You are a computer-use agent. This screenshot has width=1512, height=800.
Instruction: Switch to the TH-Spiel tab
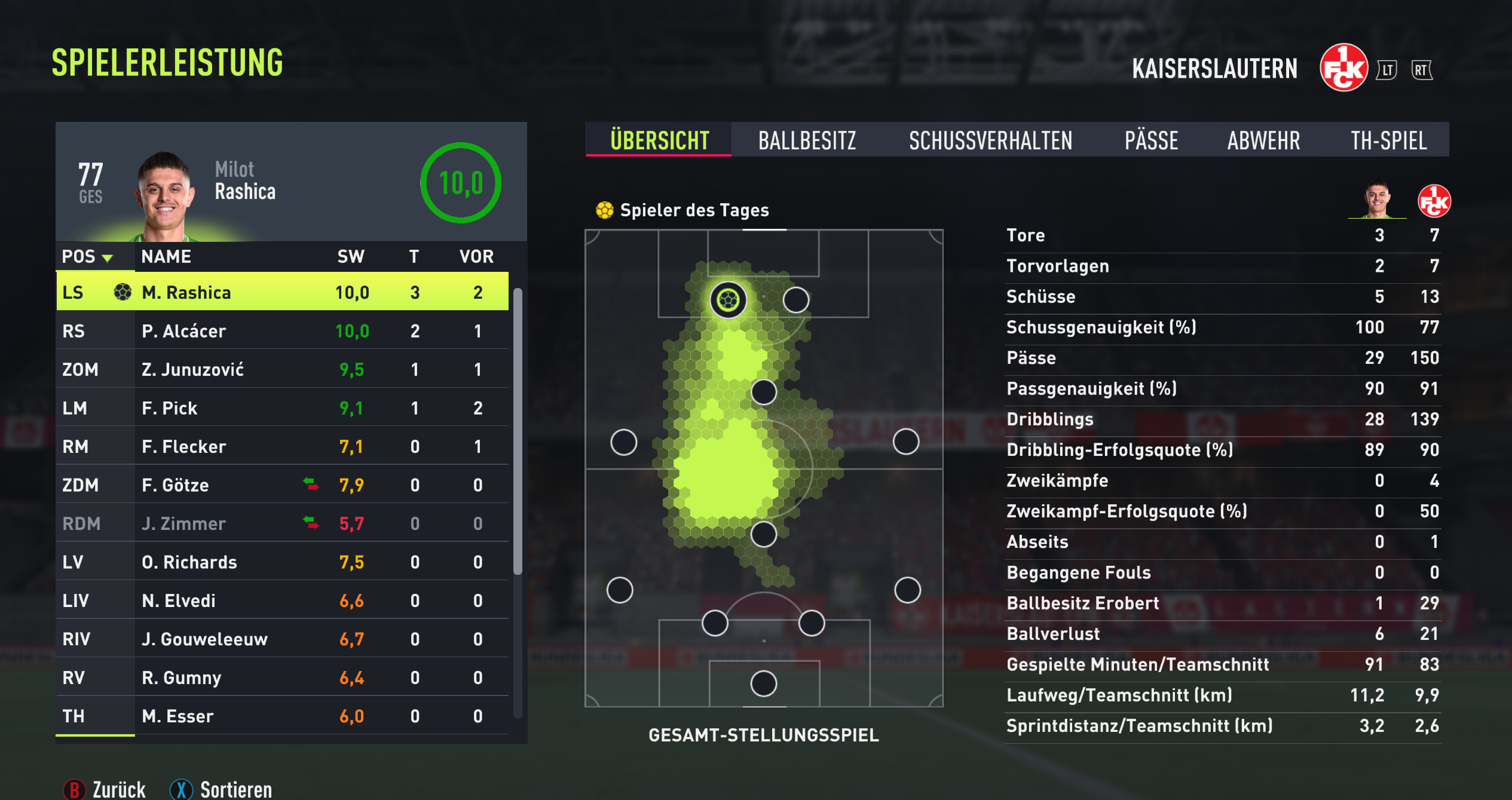click(1388, 140)
